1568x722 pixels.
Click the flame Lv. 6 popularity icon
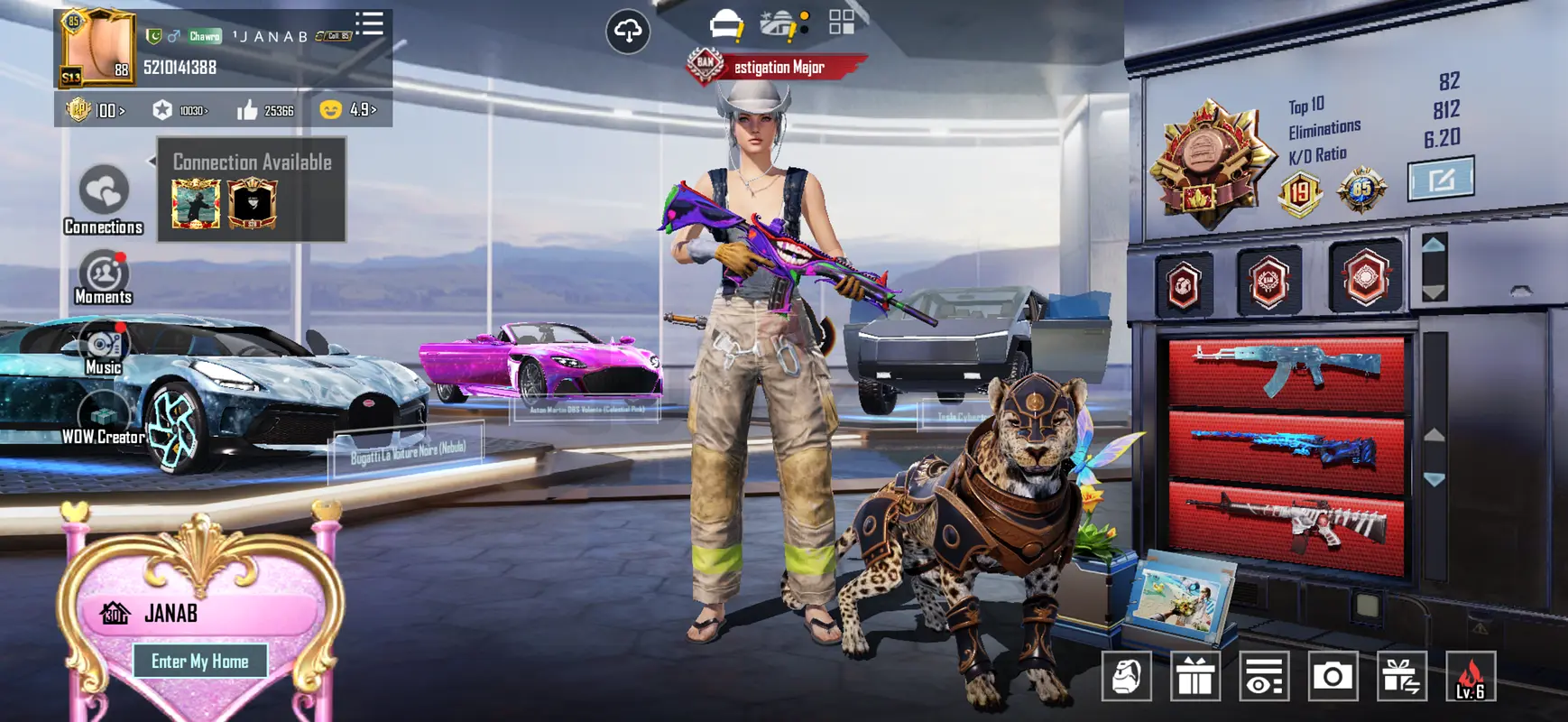coord(1471,676)
